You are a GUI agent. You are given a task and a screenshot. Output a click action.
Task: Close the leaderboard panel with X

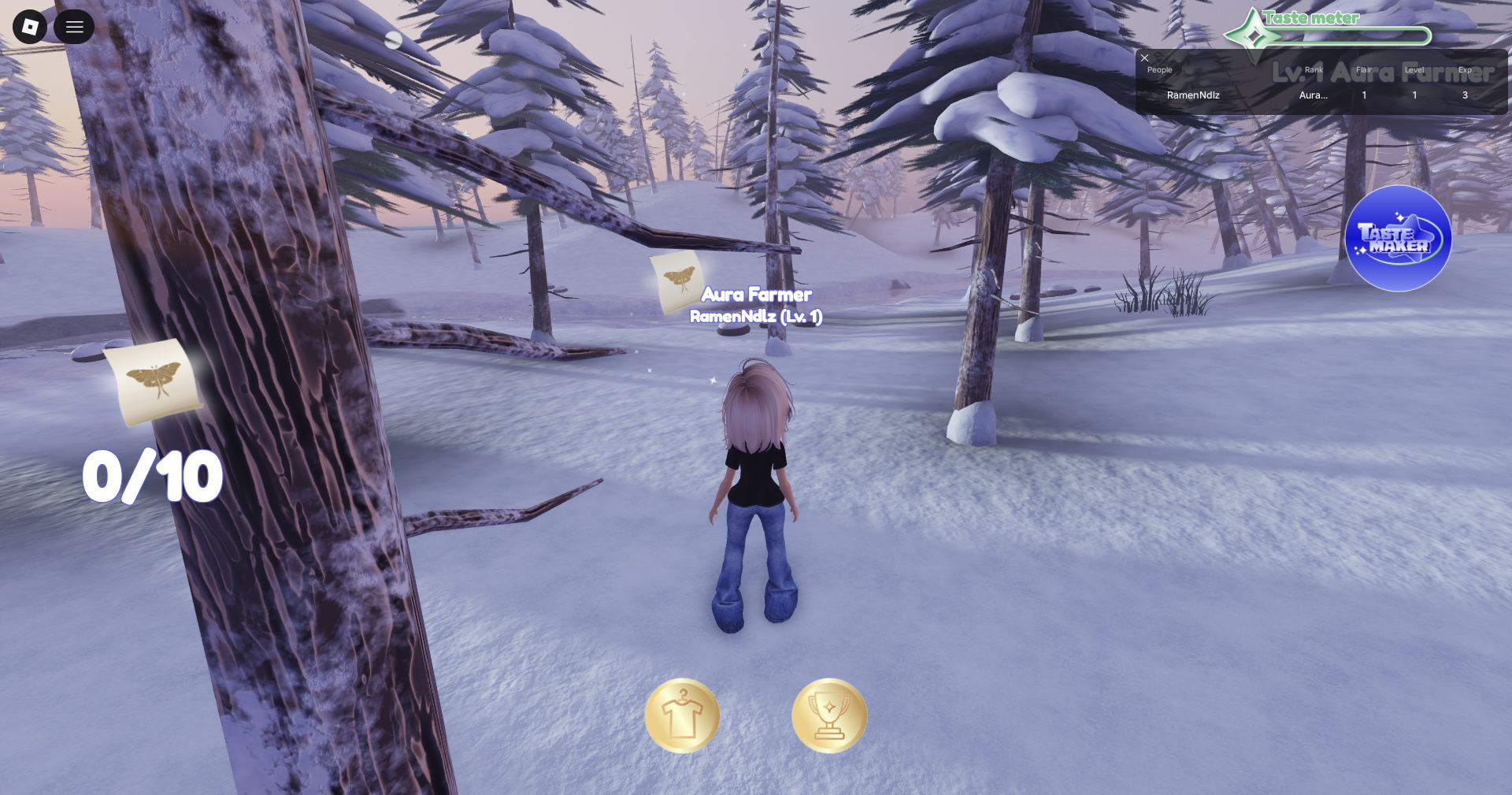(x=1145, y=58)
